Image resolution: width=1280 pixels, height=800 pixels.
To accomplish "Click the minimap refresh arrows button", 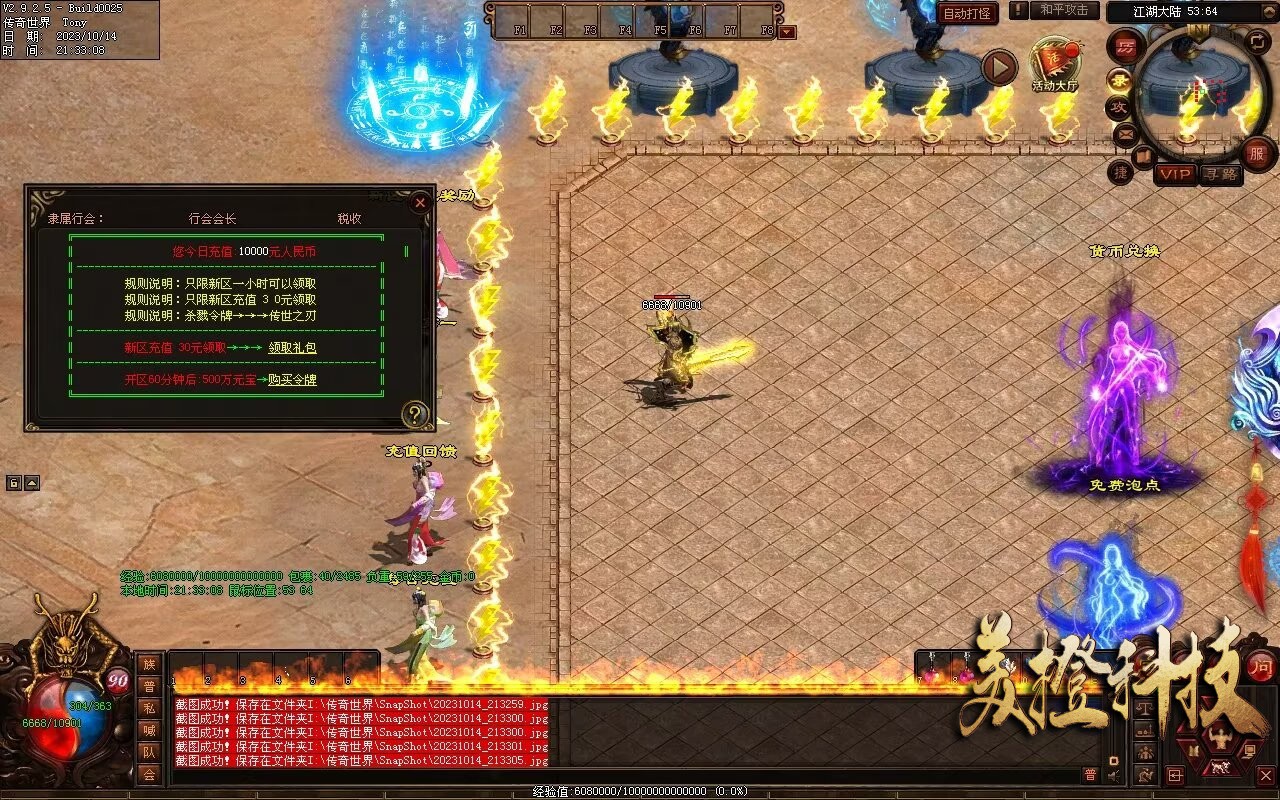I will click(x=1258, y=42).
